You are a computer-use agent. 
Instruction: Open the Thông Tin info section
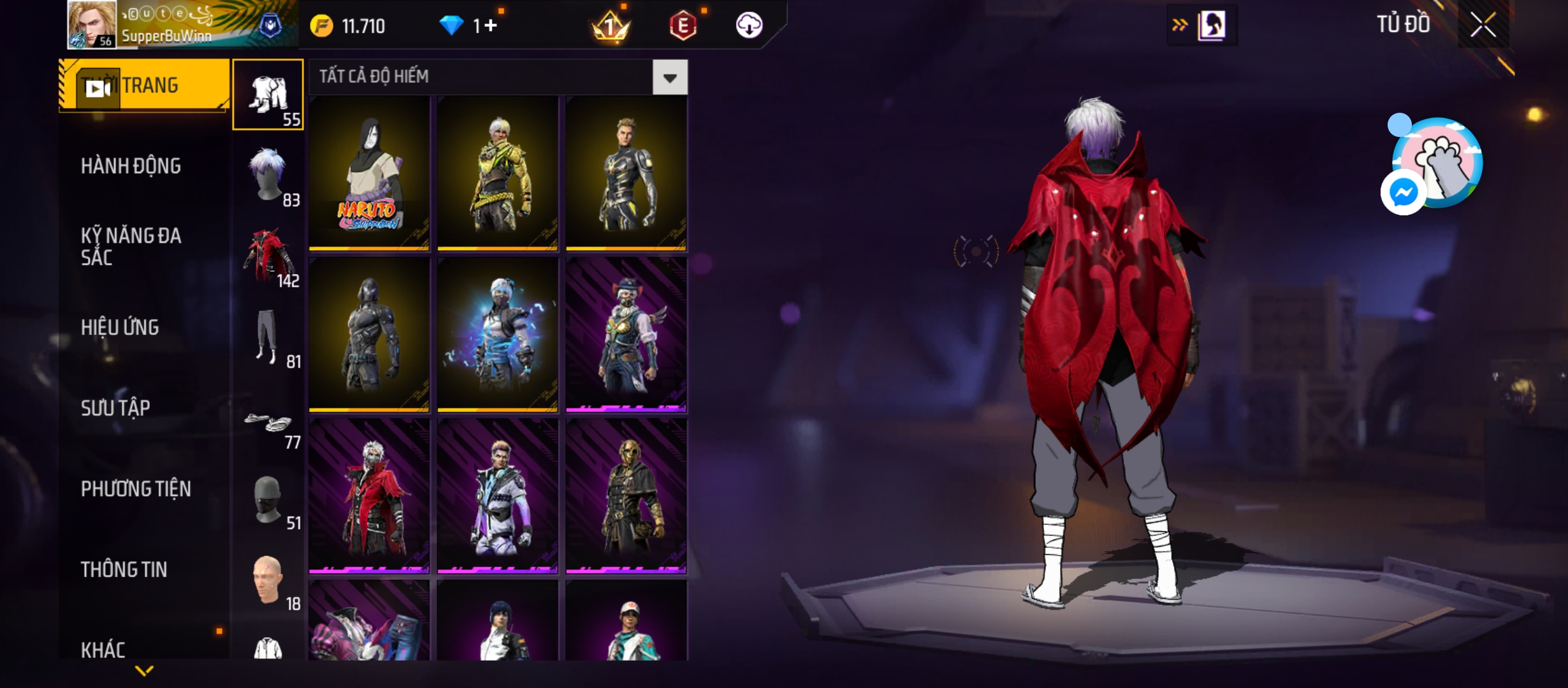124,570
